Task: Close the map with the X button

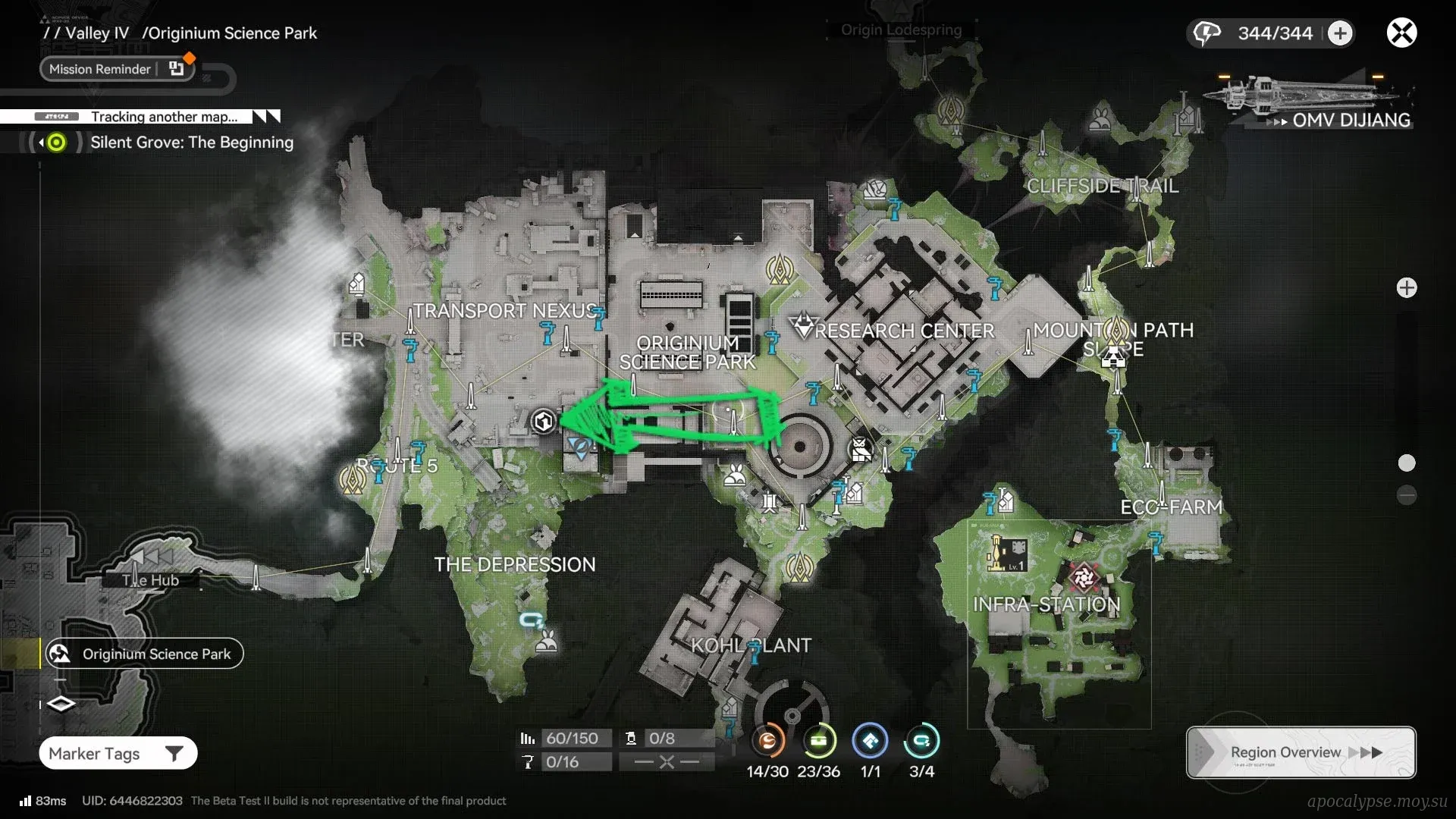Action: point(1401,33)
